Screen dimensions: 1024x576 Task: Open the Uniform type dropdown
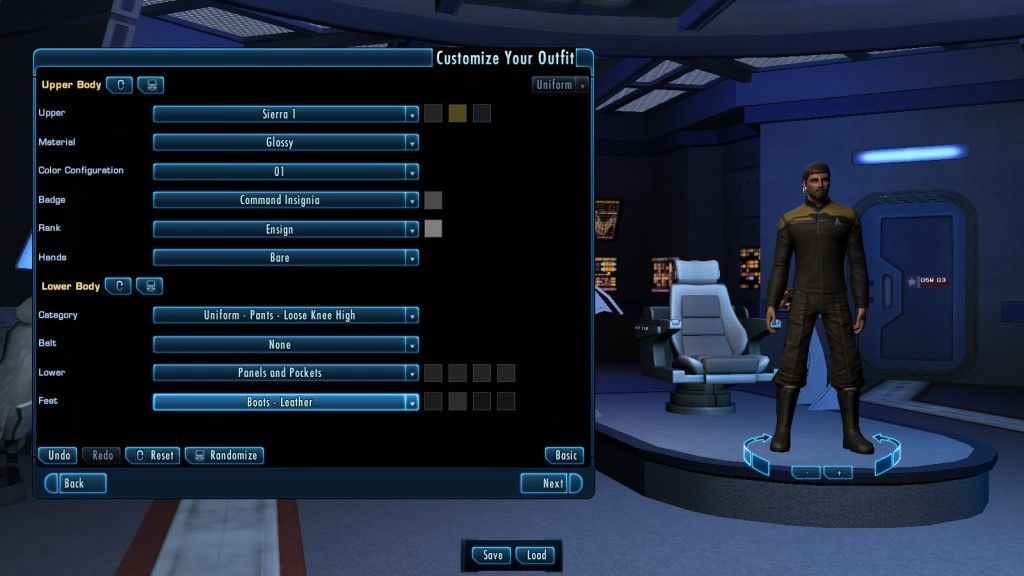point(560,85)
